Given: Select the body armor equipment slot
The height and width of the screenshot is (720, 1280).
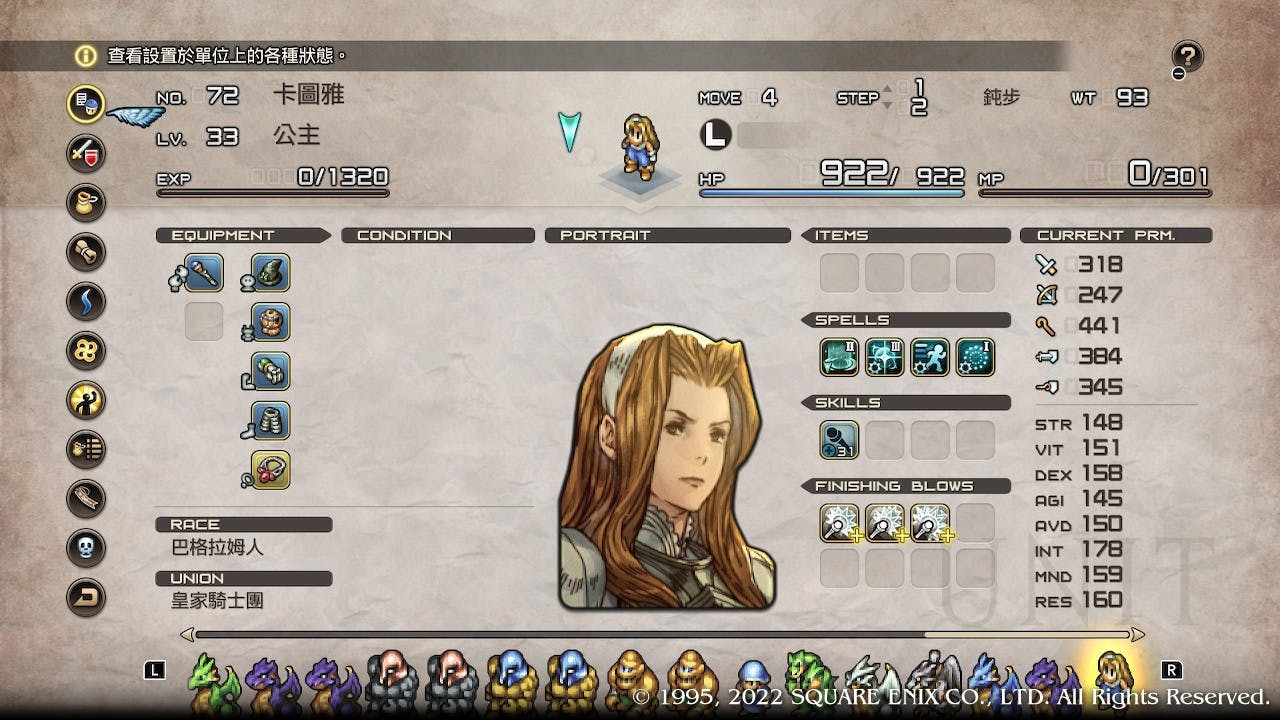Looking at the screenshot, I should point(270,322).
